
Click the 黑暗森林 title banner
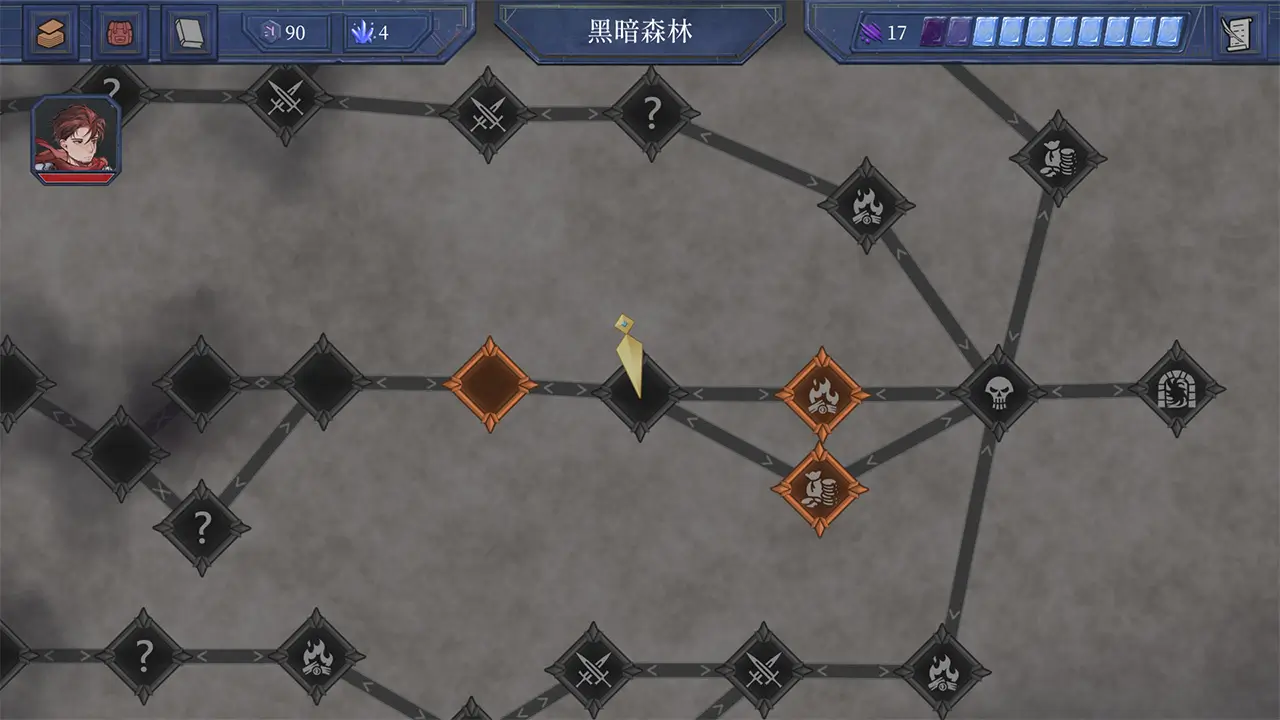click(x=641, y=31)
